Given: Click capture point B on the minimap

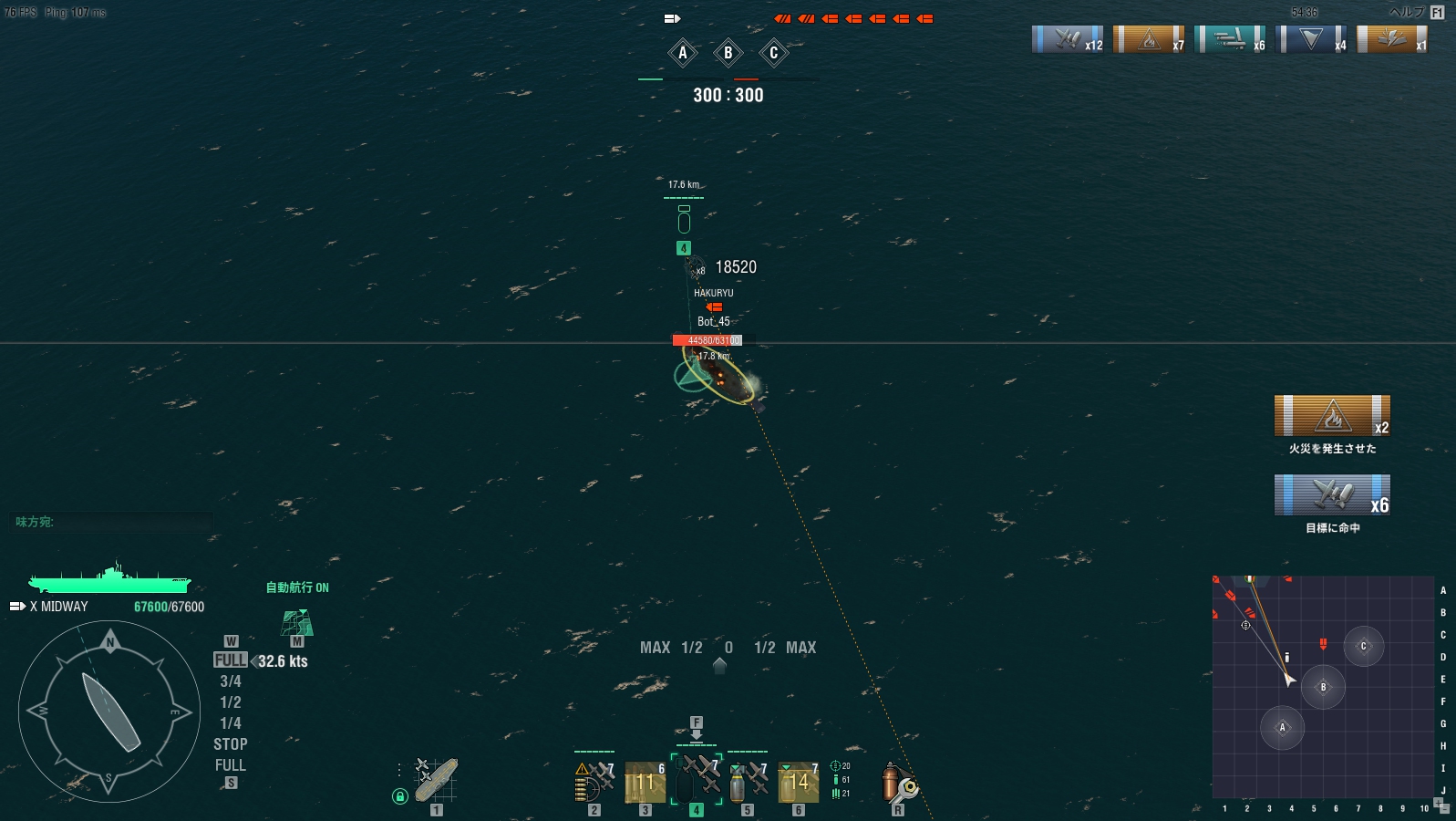Looking at the screenshot, I should pos(1323,687).
